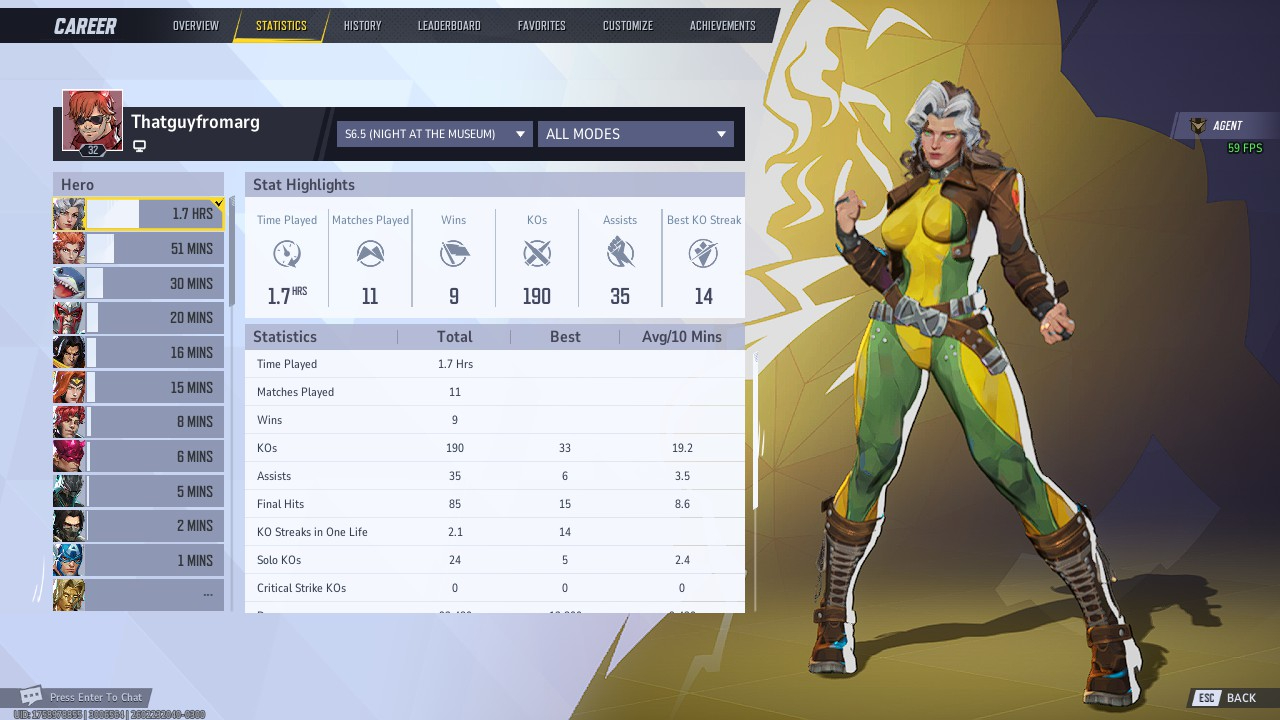View the Achievements tab
Image resolution: width=1280 pixels, height=720 pixels.
(722, 26)
